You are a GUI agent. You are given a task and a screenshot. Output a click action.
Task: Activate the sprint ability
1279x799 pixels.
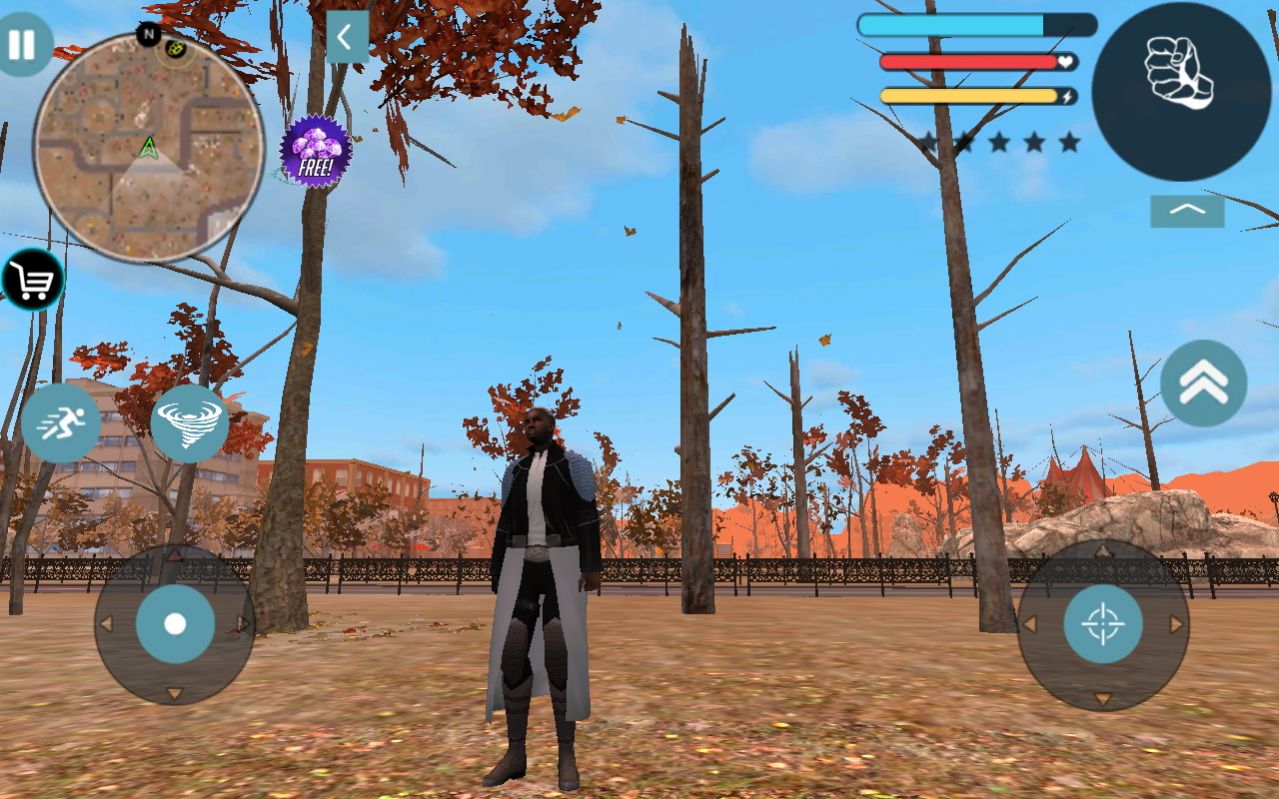(x=61, y=422)
